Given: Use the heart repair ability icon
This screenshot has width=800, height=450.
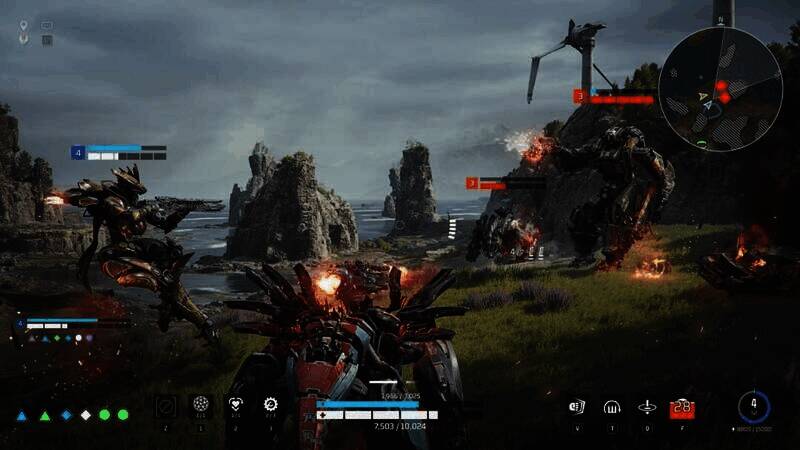Looking at the screenshot, I should click(x=236, y=405).
